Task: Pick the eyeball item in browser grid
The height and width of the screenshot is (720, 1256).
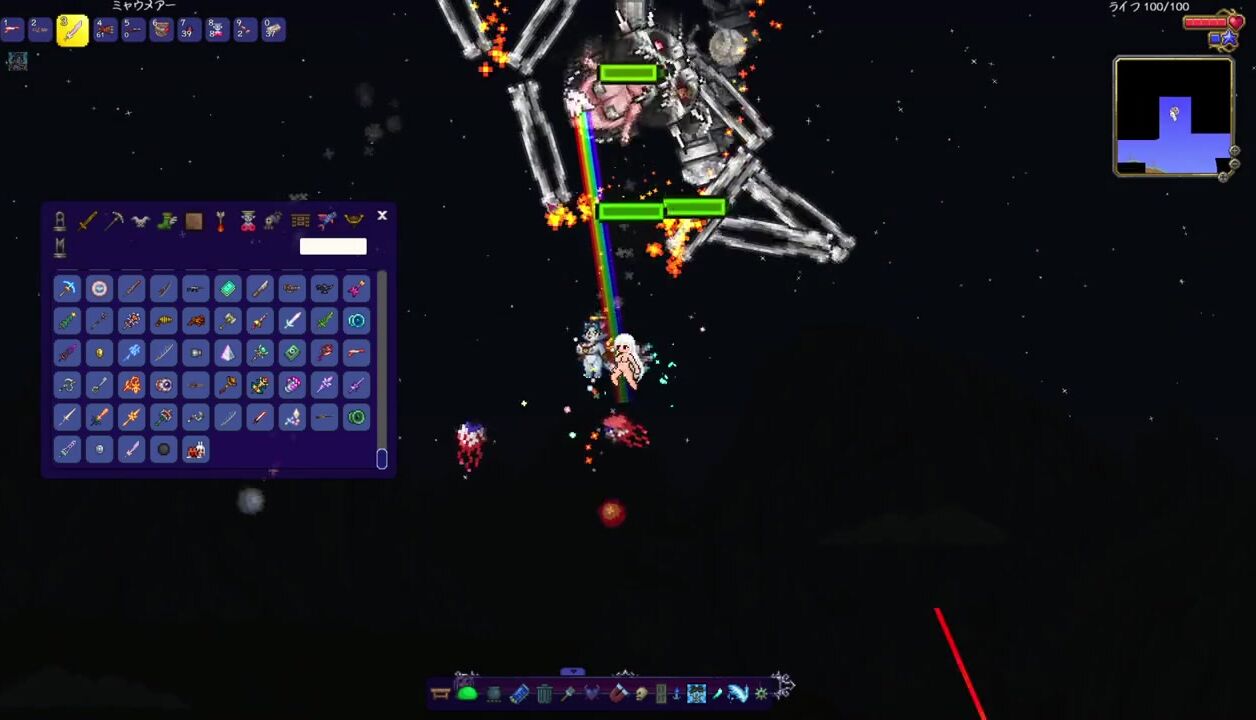Action: (x=163, y=385)
